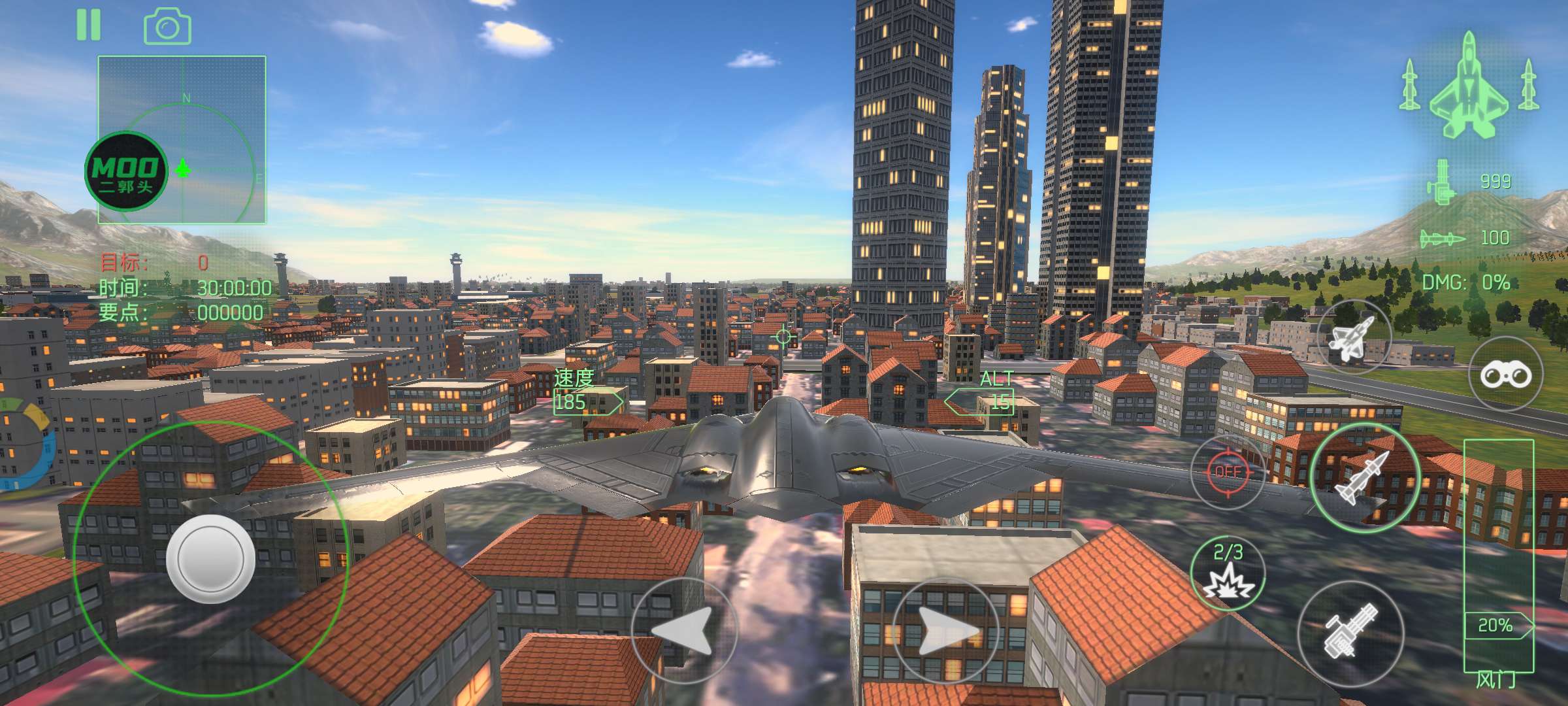Steer right with the right arrow button

click(945, 631)
